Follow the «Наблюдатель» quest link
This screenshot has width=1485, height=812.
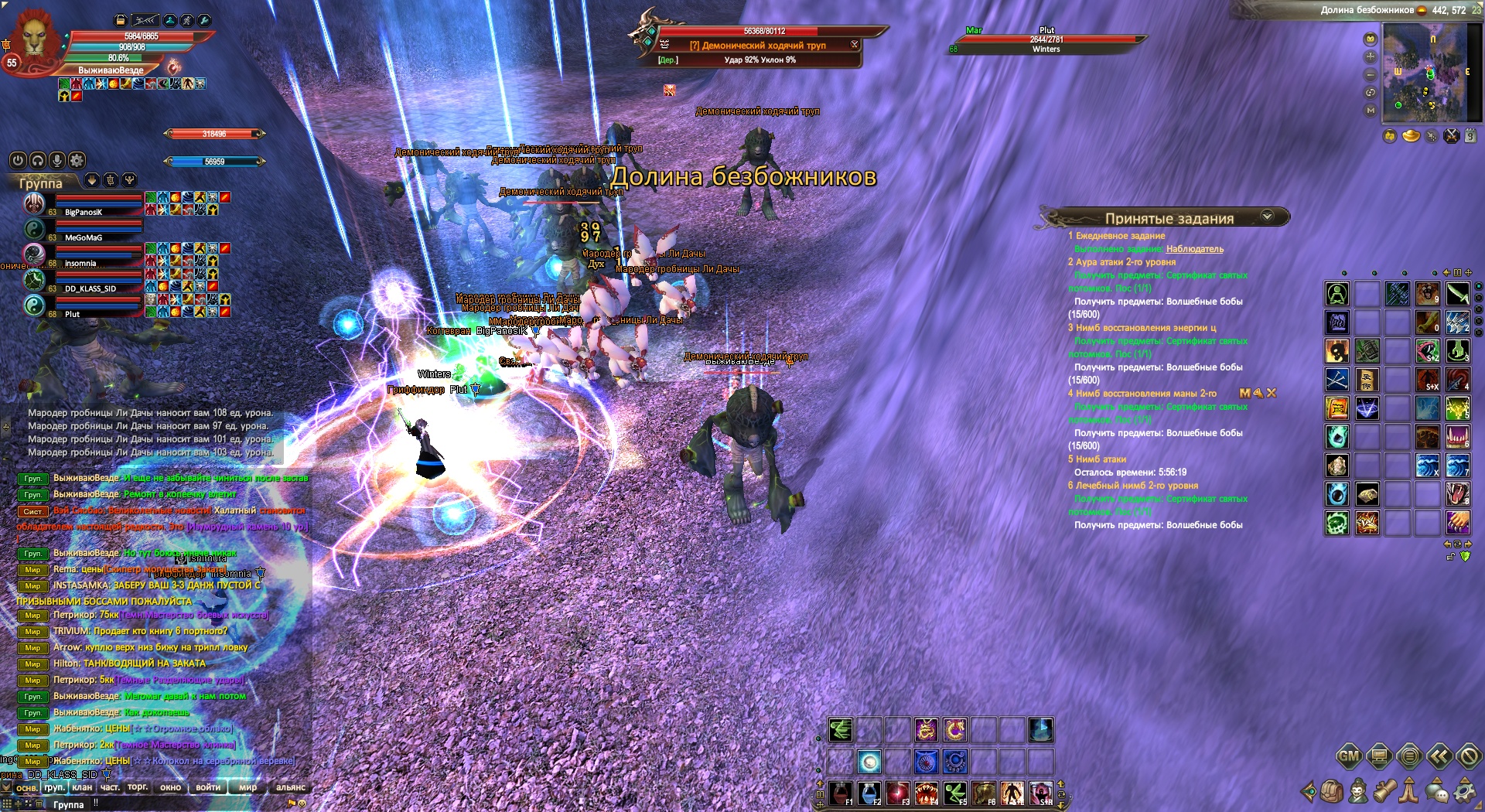tap(1194, 249)
